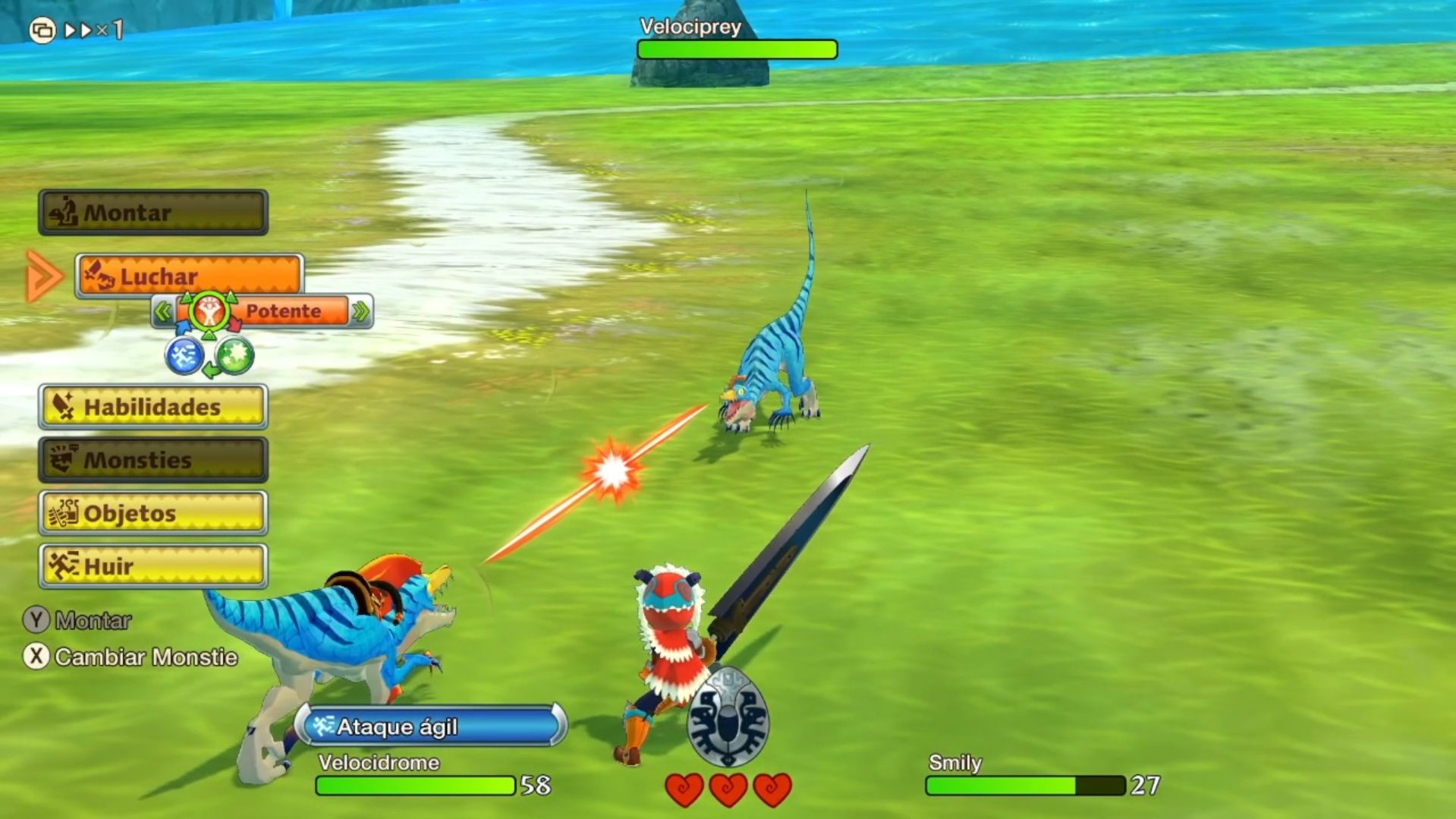Cycle attack type with left arrow

coord(162,311)
